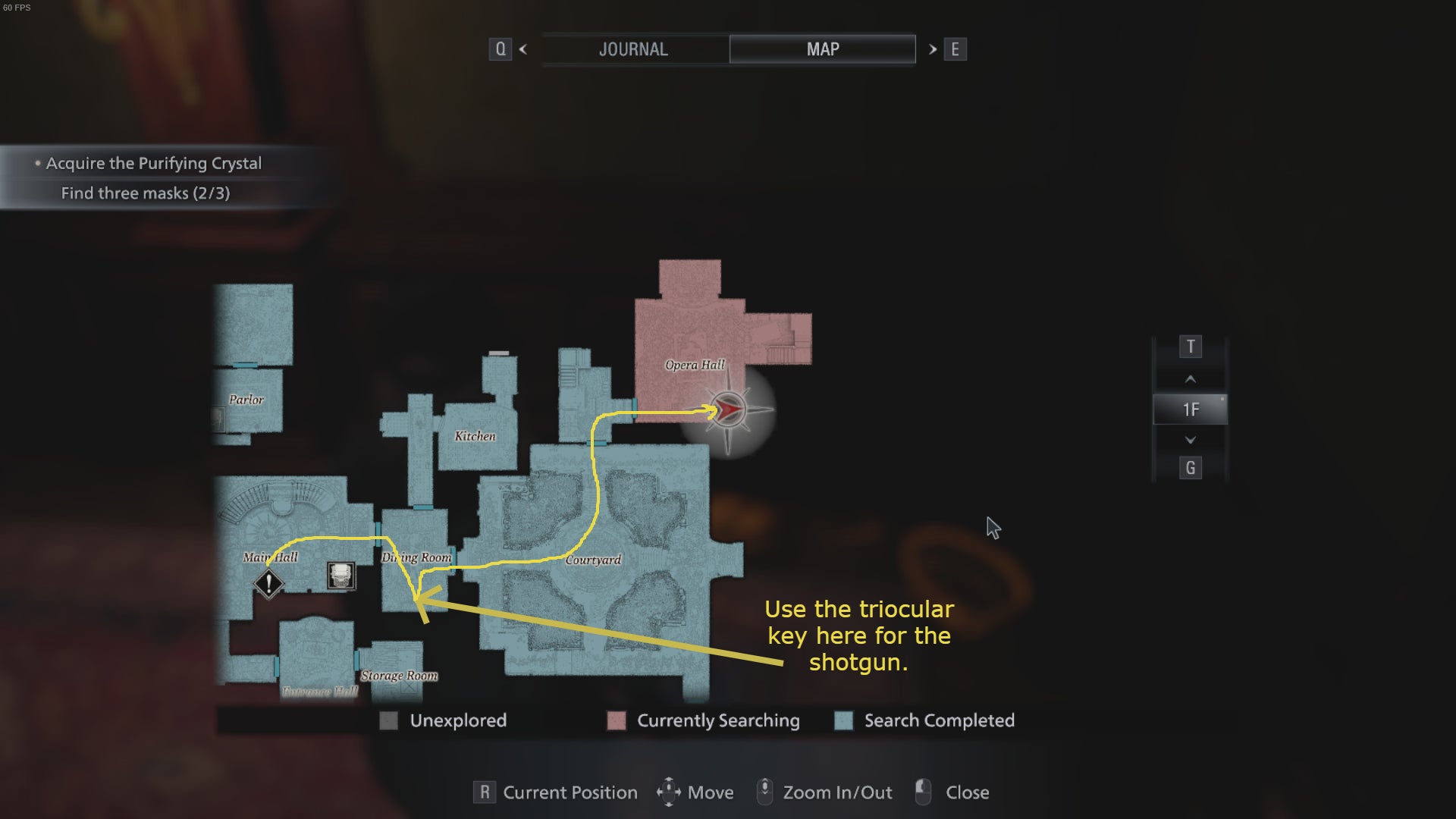Click the up chevron above the 1F indicator
1456x819 pixels.
coord(1191,378)
